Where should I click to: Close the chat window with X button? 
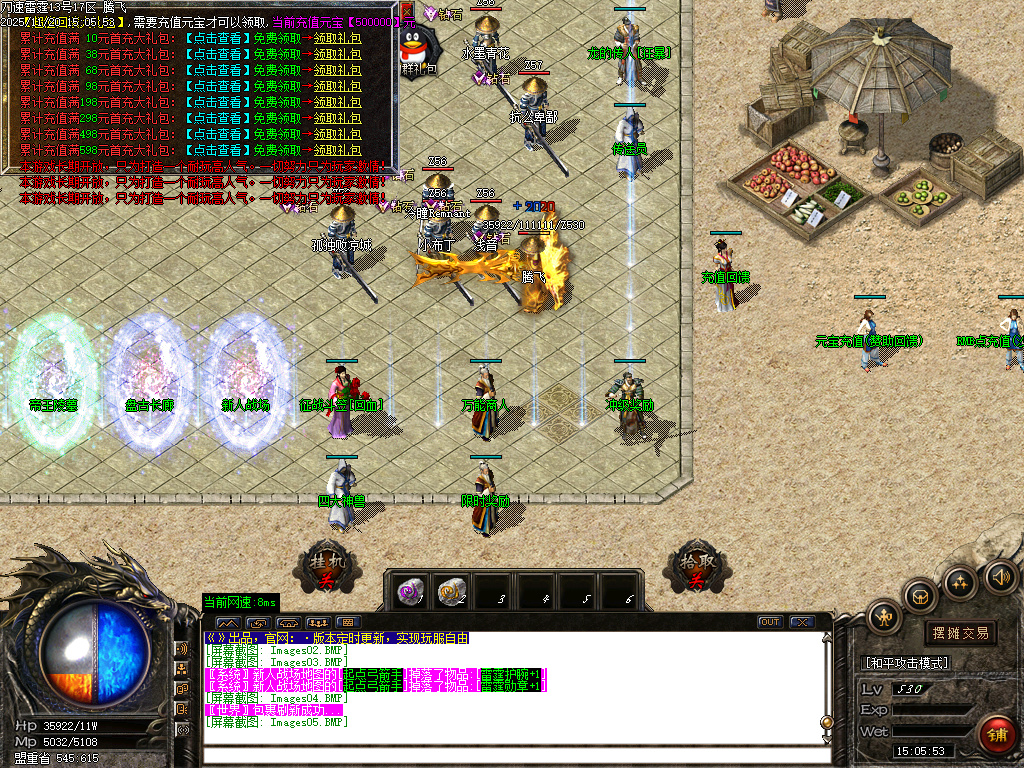pyautogui.click(x=802, y=622)
